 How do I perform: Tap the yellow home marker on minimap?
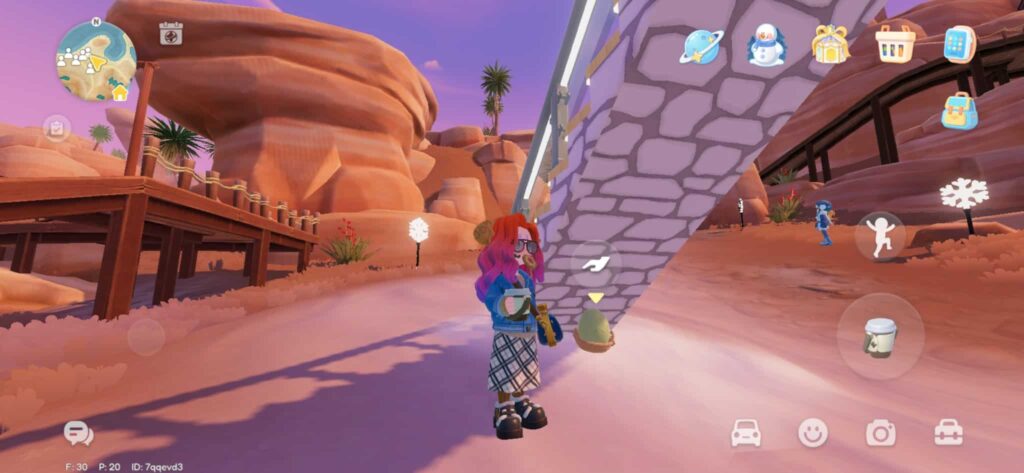(x=120, y=93)
